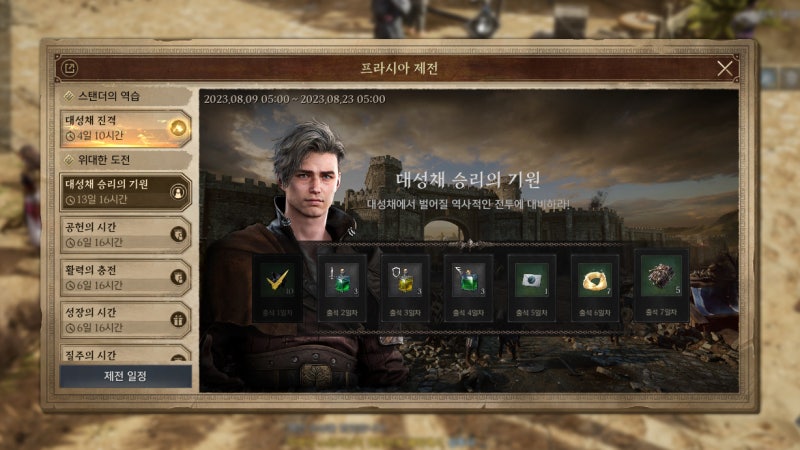Viewport: 800px width, 450px height.
Task: Expand the 스탠더의 역습 category header
Action: [125, 96]
